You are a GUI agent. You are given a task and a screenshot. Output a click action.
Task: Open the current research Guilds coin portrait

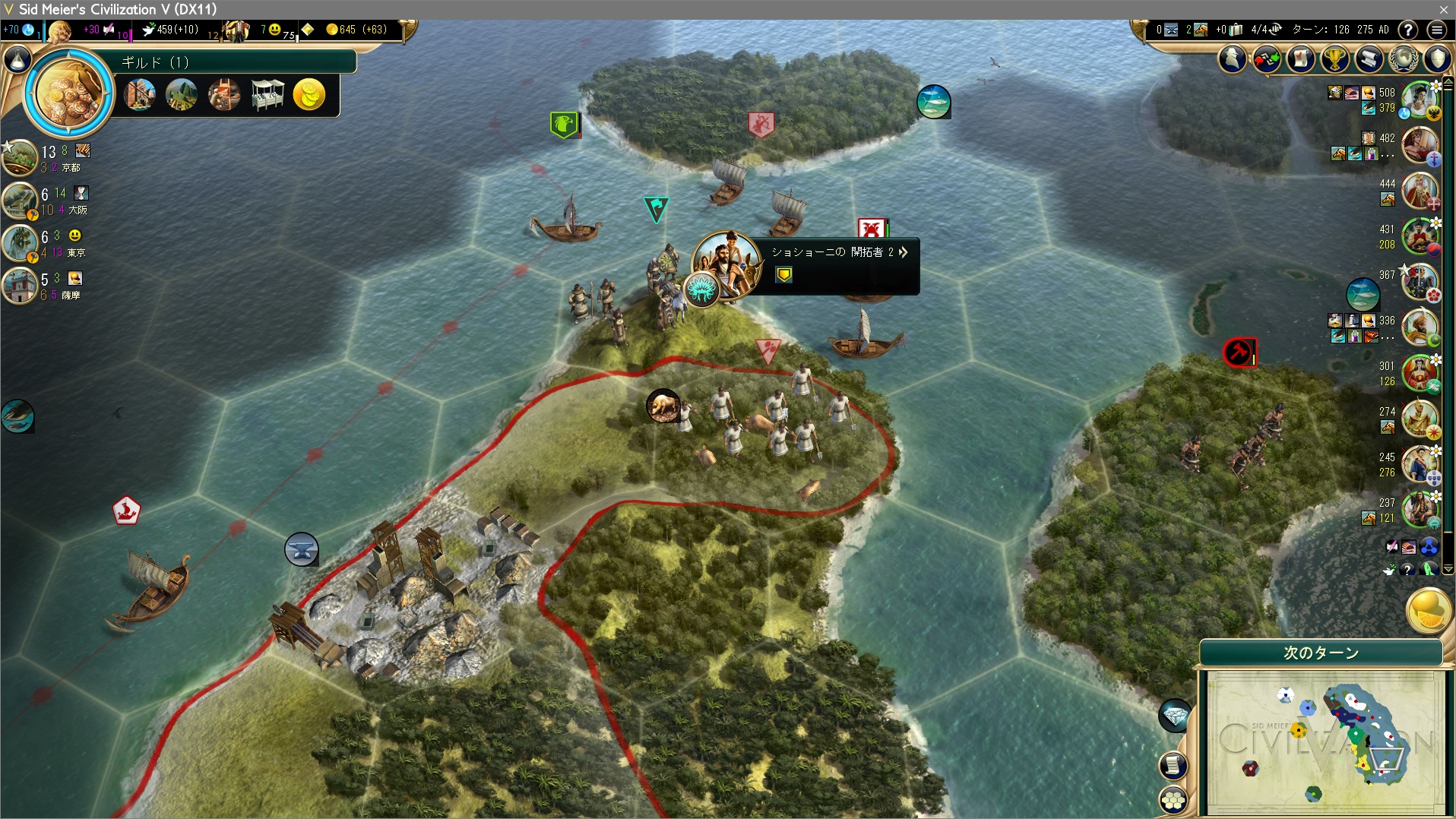69,93
